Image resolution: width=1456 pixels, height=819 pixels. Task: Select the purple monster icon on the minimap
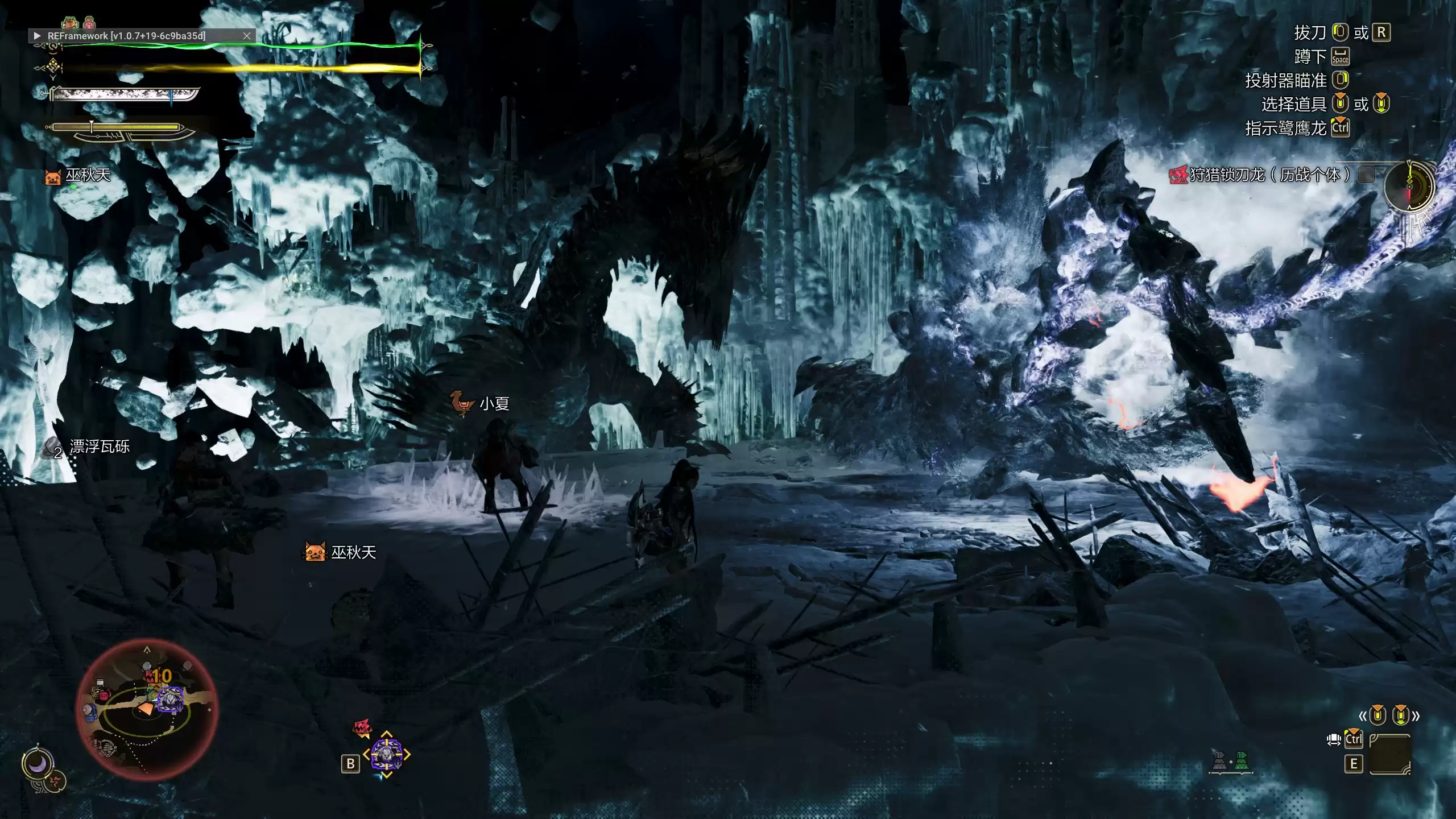click(169, 699)
